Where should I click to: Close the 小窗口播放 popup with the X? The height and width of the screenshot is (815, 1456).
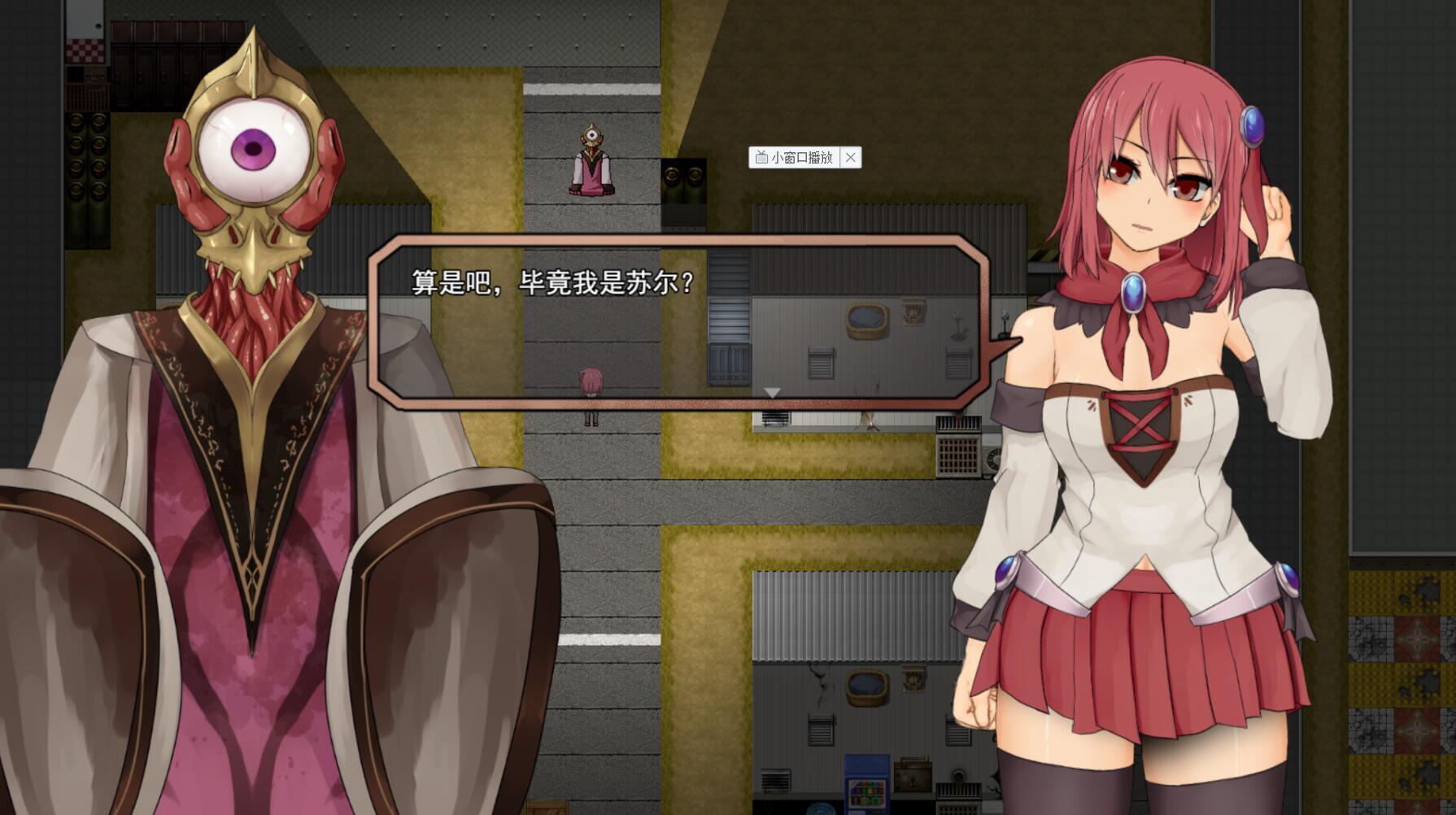pos(852,158)
